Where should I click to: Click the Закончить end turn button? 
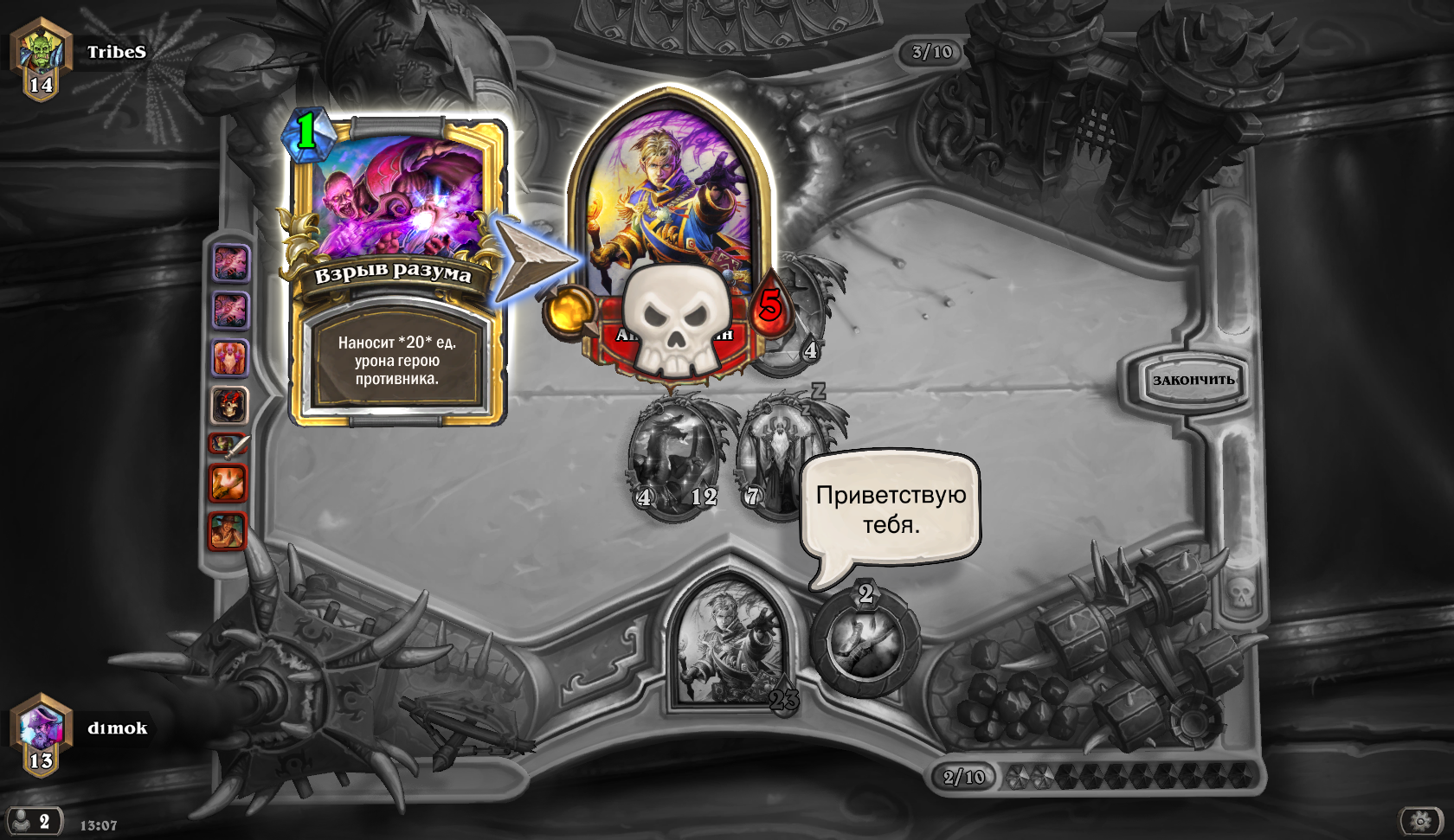(x=1193, y=380)
